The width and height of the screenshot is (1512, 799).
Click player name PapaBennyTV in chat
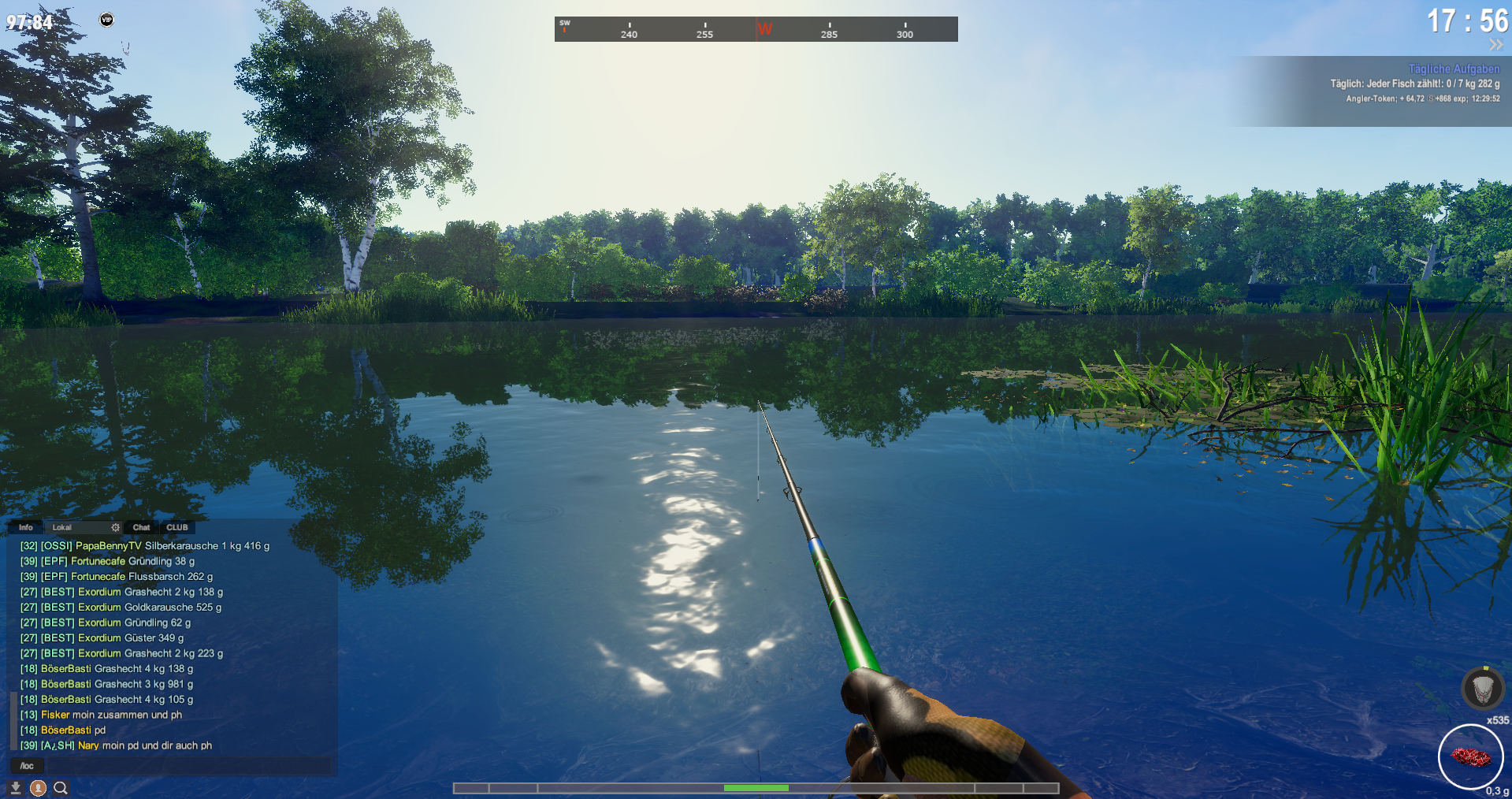pos(109,545)
